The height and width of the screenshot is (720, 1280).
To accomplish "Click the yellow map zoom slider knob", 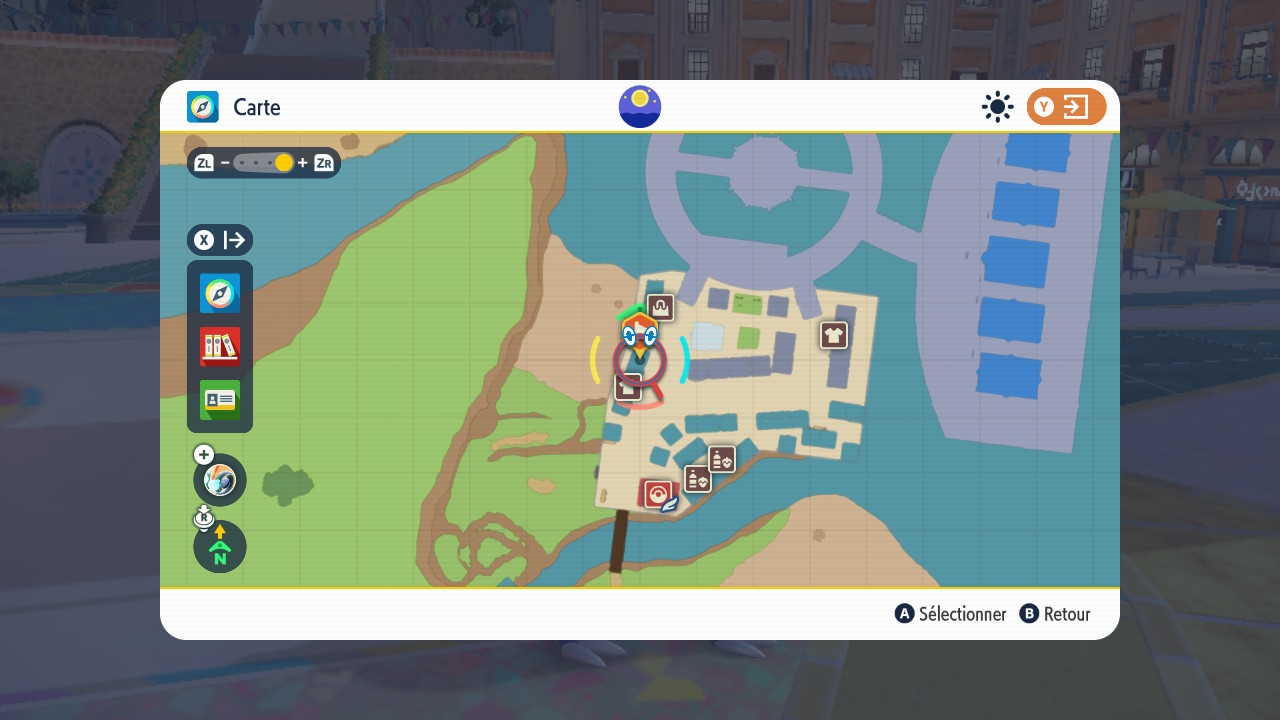I will [284, 163].
